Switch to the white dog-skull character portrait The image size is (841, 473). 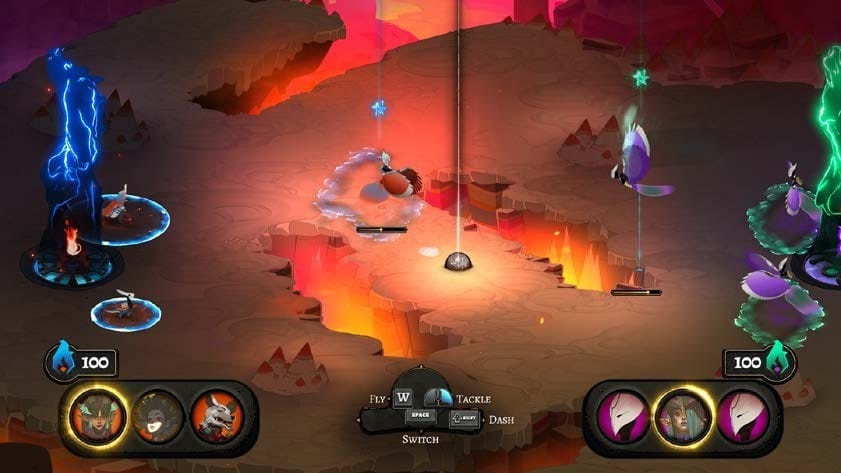click(x=215, y=415)
